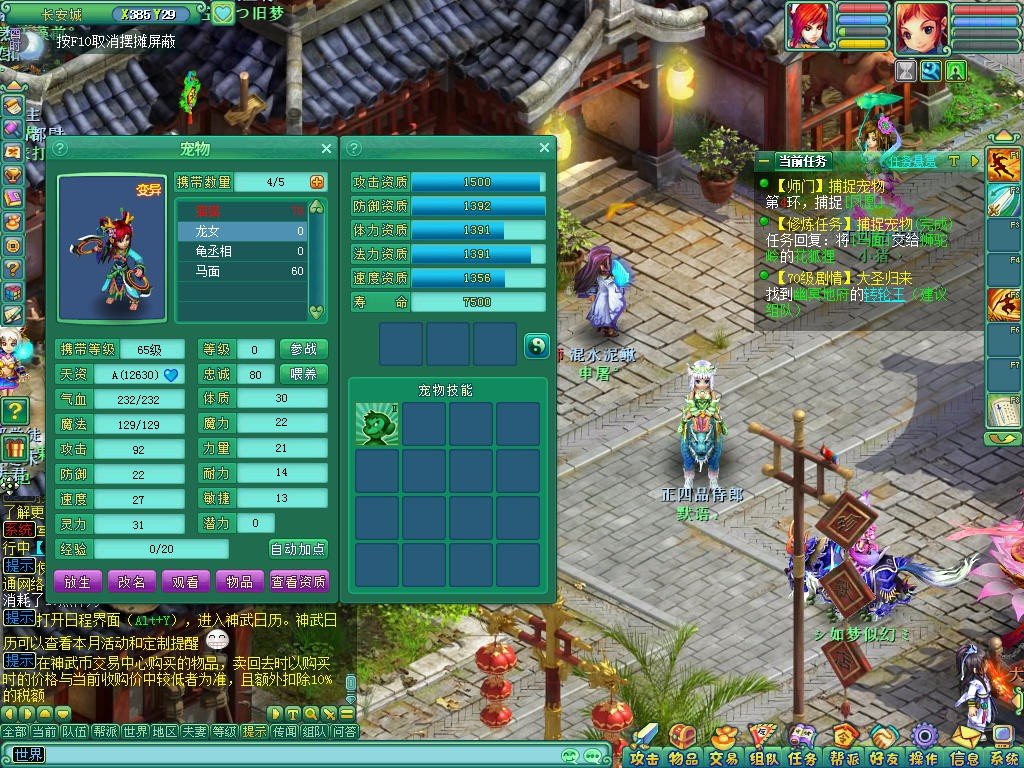
Task: Open 好友 friends menu in bottom bar
Action: [883, 757]
